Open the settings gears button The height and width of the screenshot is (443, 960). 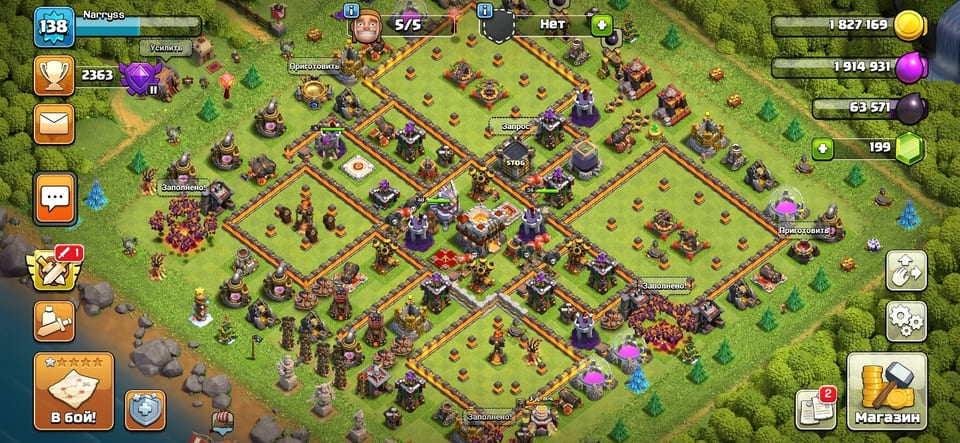[906, 321]
